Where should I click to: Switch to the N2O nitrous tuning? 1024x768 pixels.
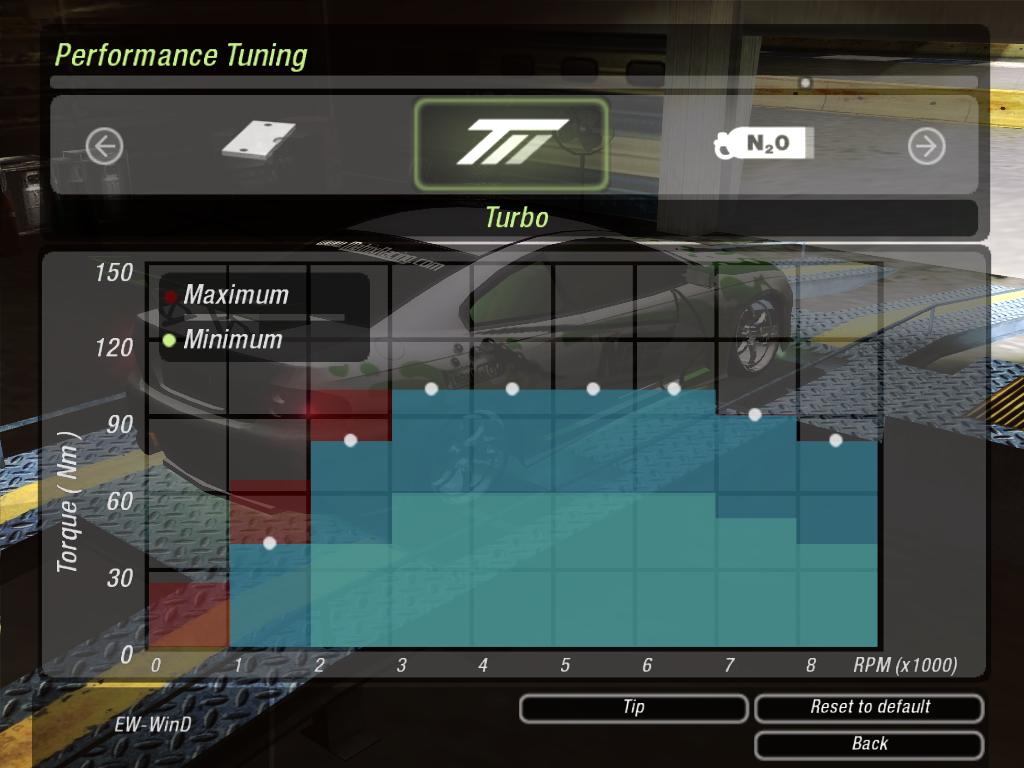pyautogui.click(x=764, y=144)
